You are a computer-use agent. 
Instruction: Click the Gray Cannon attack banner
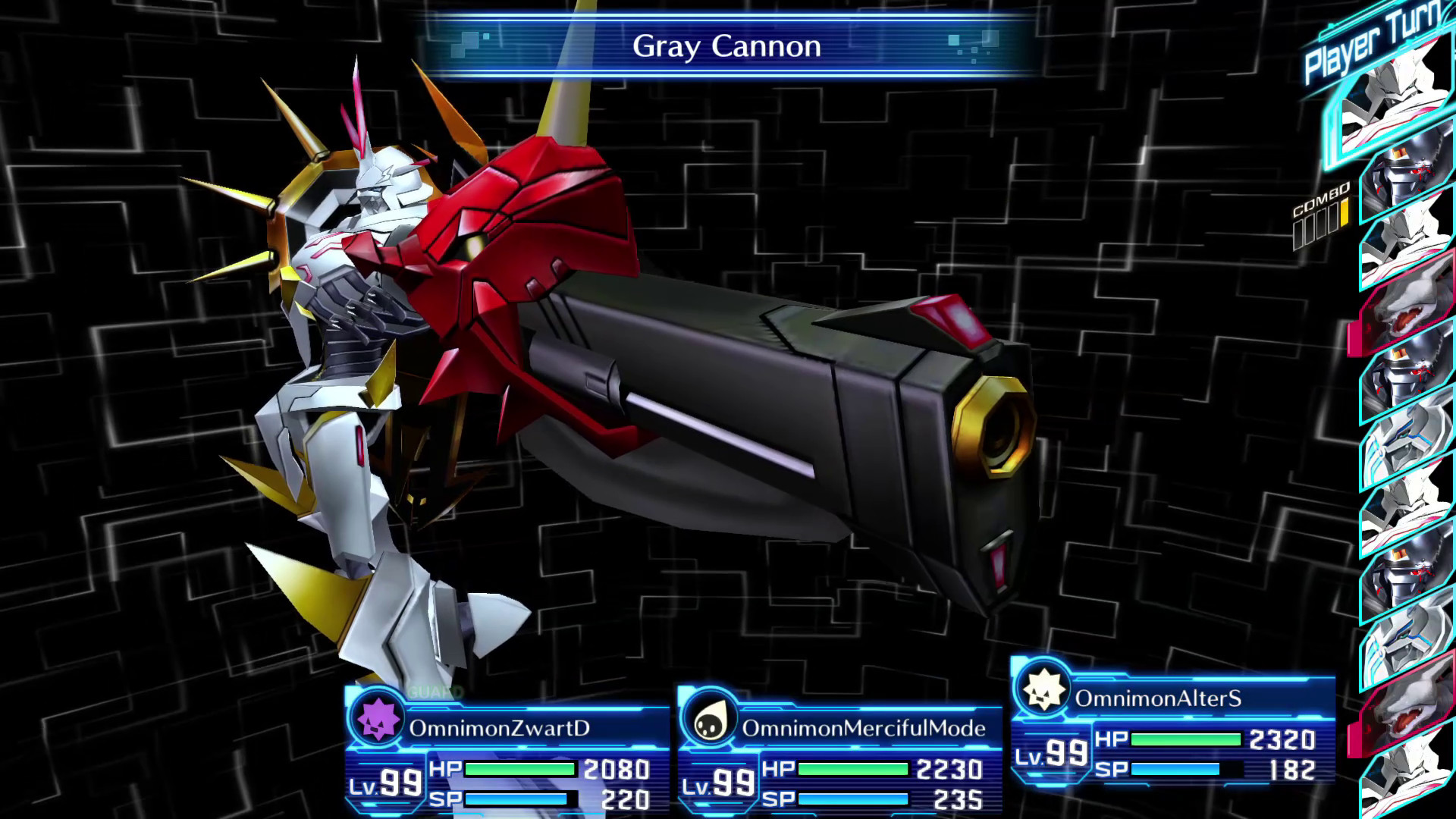coord(727,47)
